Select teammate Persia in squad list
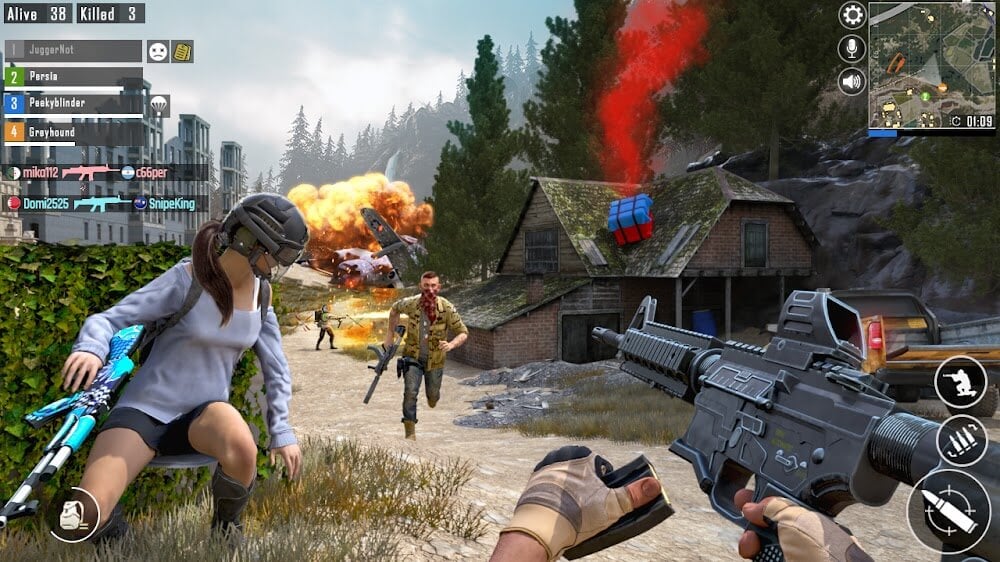This screenshot has height=562, width=1000. click(74, 77)
